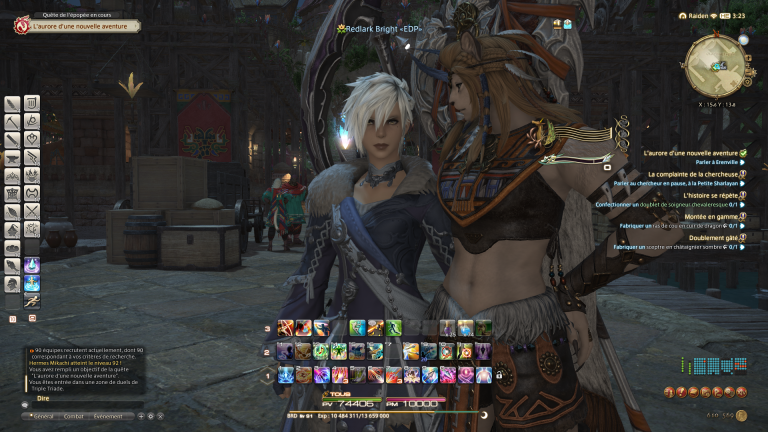Click the Redlark Bright nameplate
Image resolution: width=768 pixels, height=432 pixels.
click(385, 29)
